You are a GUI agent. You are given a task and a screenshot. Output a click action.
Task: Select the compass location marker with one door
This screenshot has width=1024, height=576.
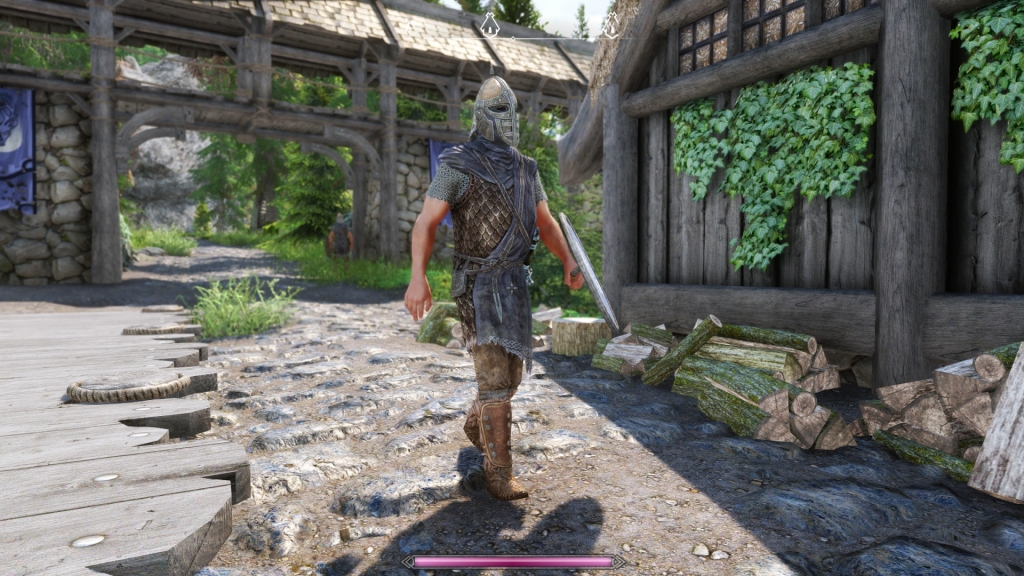click(x=490, y=25)
